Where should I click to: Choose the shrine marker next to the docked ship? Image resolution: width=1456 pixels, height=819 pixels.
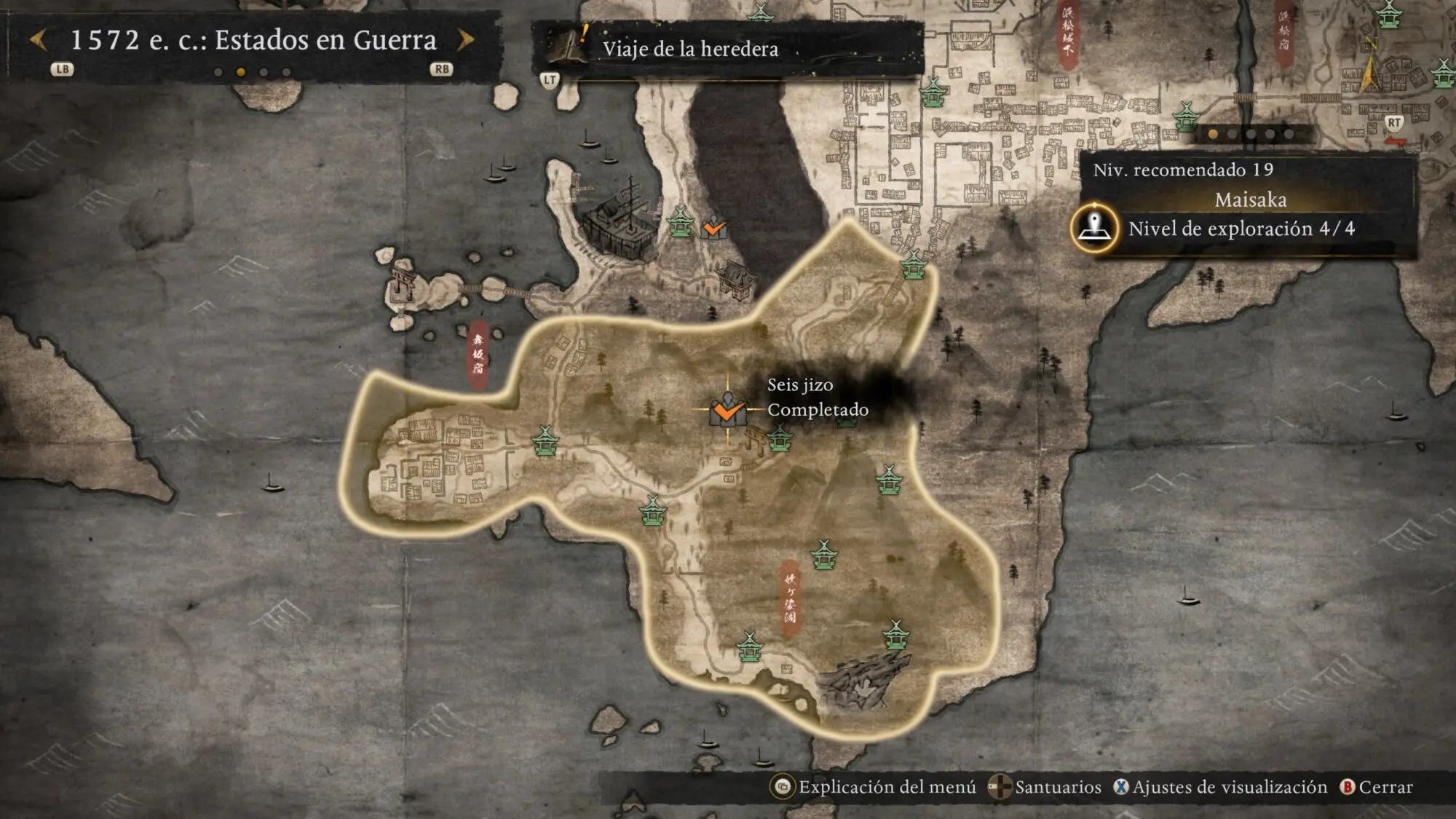[681, 222]
